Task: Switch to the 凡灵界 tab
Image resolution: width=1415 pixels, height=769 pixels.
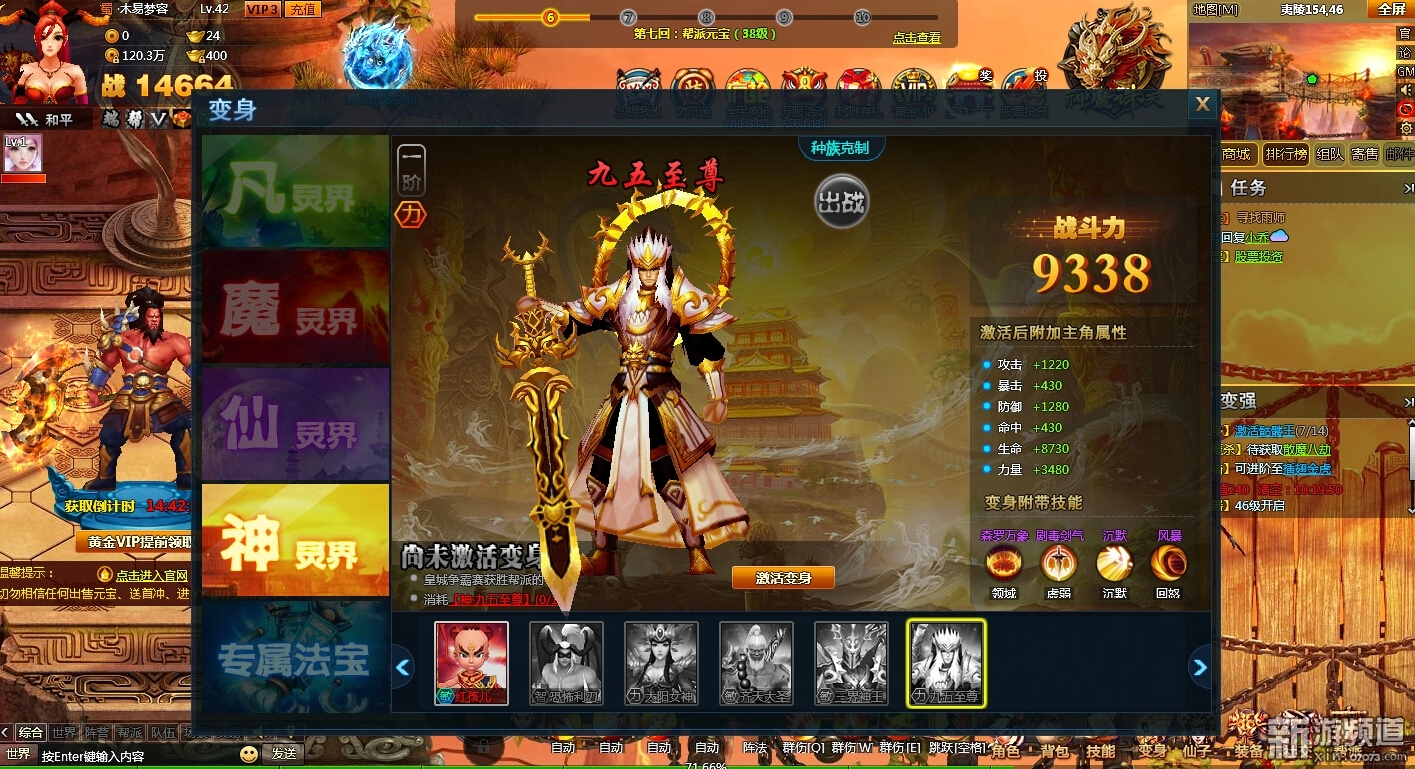Action: (x=295, y=191)
